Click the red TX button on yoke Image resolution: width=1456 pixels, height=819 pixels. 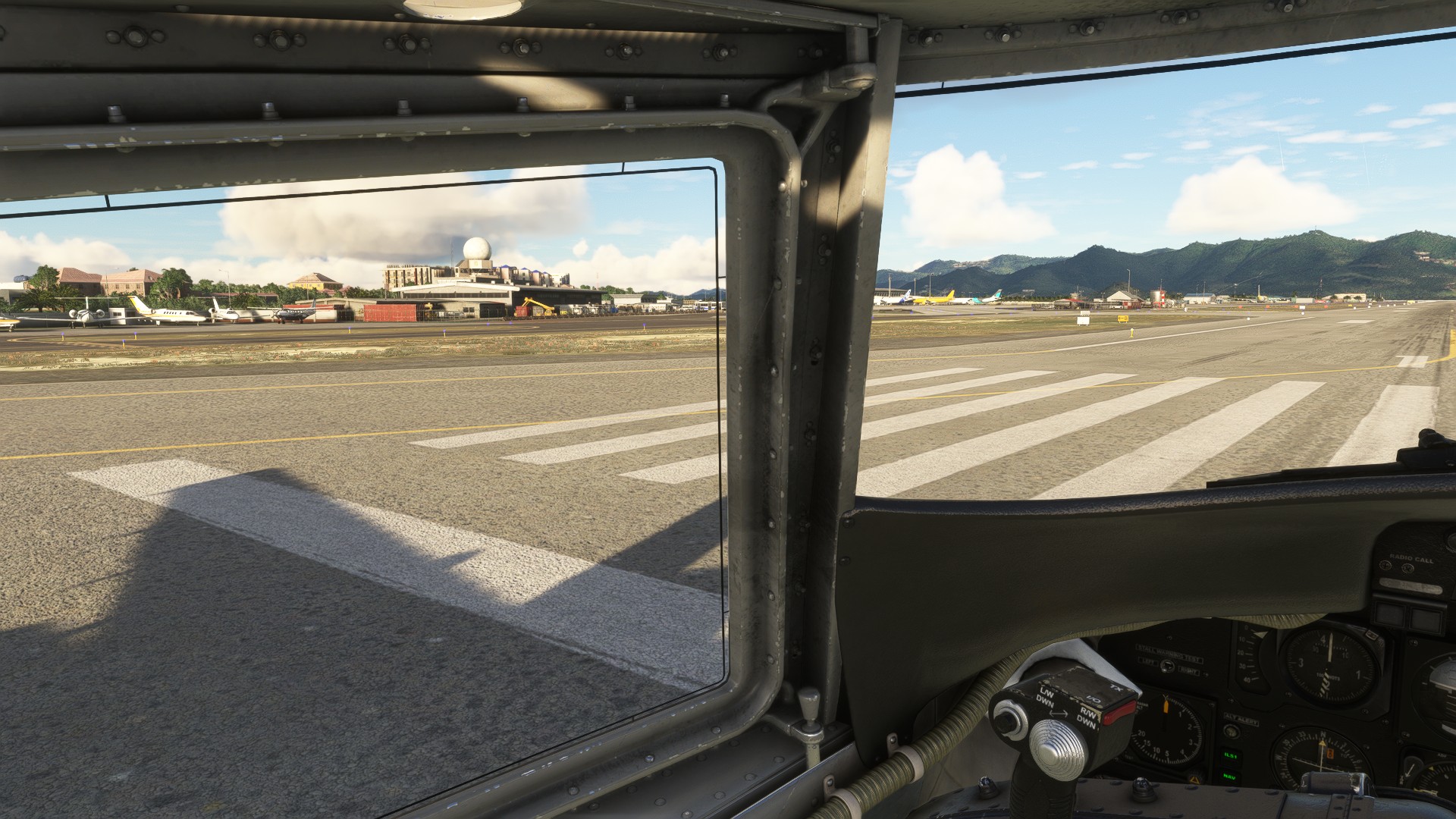(1119, 711)
